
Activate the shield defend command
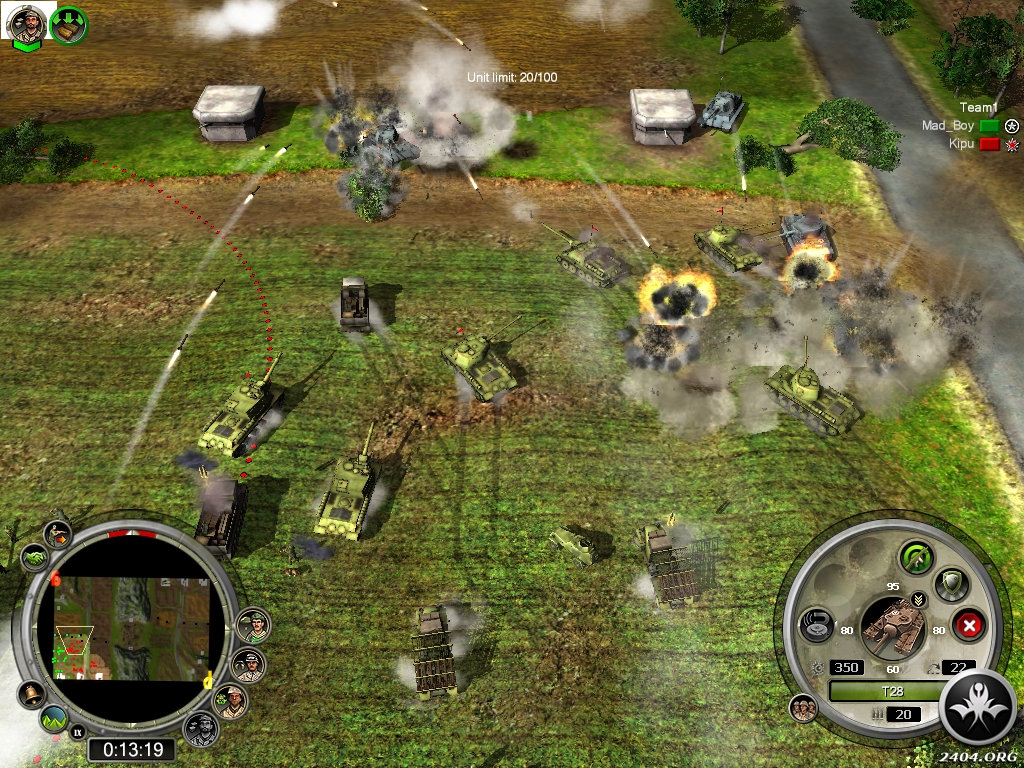click(950, 584)
